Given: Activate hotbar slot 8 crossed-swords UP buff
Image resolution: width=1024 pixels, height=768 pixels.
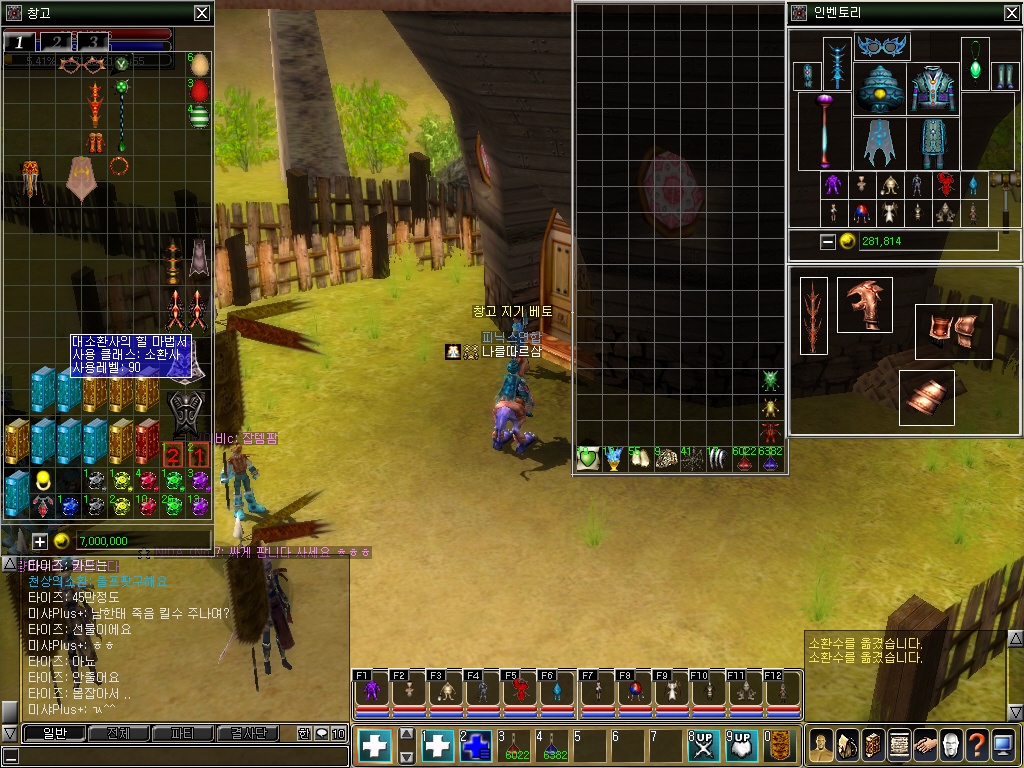Looking at the screenshot, I should [x=703, y=746].
